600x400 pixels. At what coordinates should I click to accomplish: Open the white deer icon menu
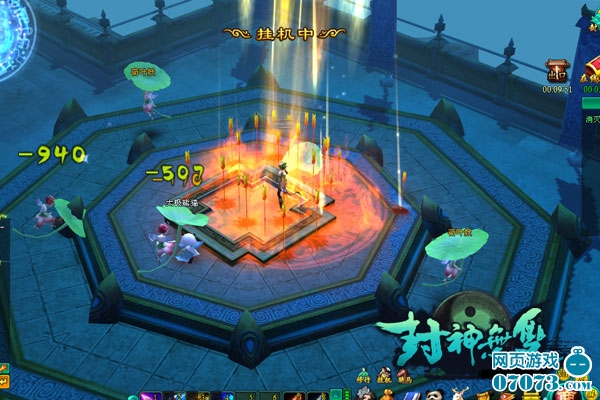(461, 393)
